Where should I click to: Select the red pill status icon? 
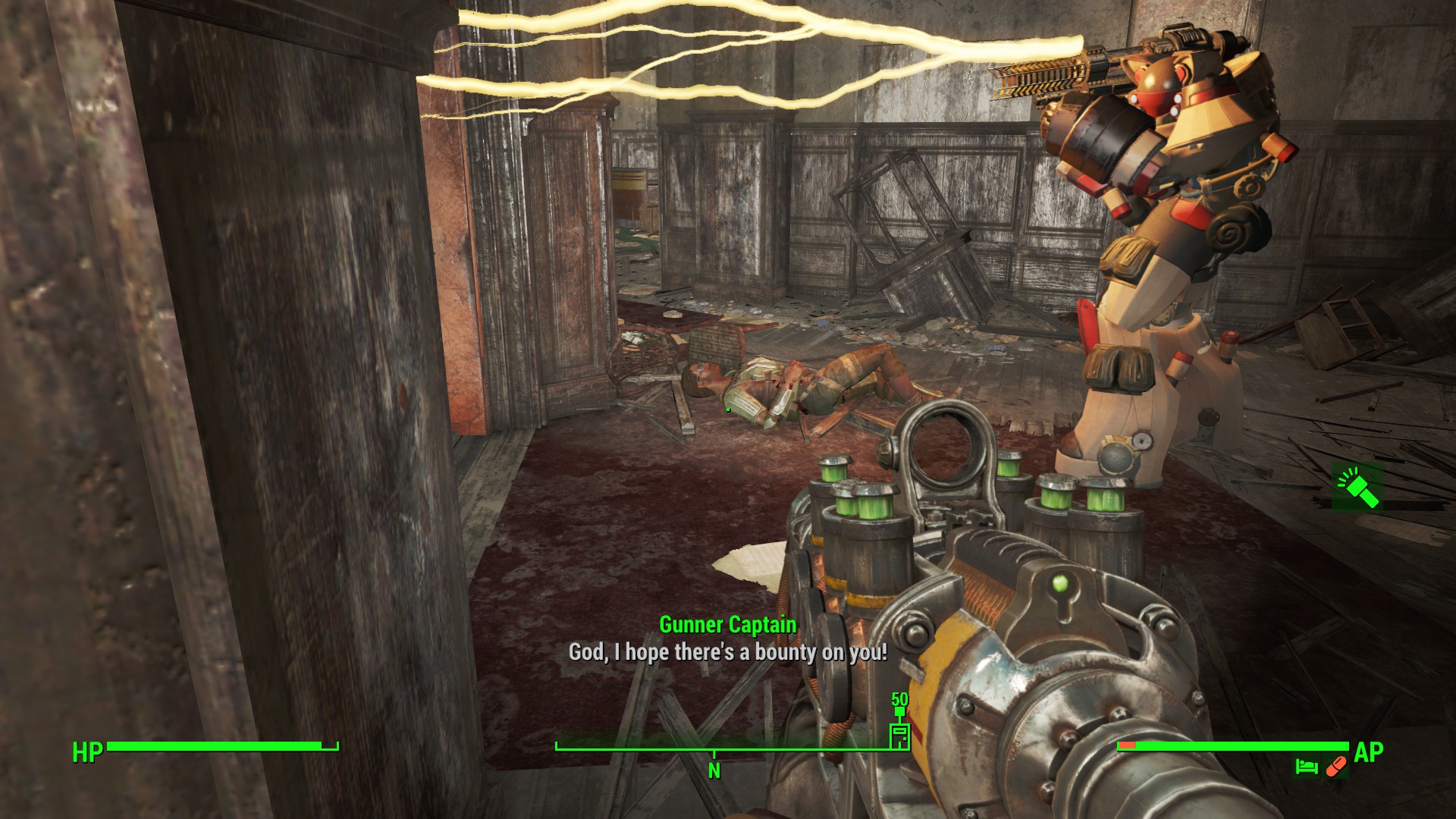point(1335,767)
